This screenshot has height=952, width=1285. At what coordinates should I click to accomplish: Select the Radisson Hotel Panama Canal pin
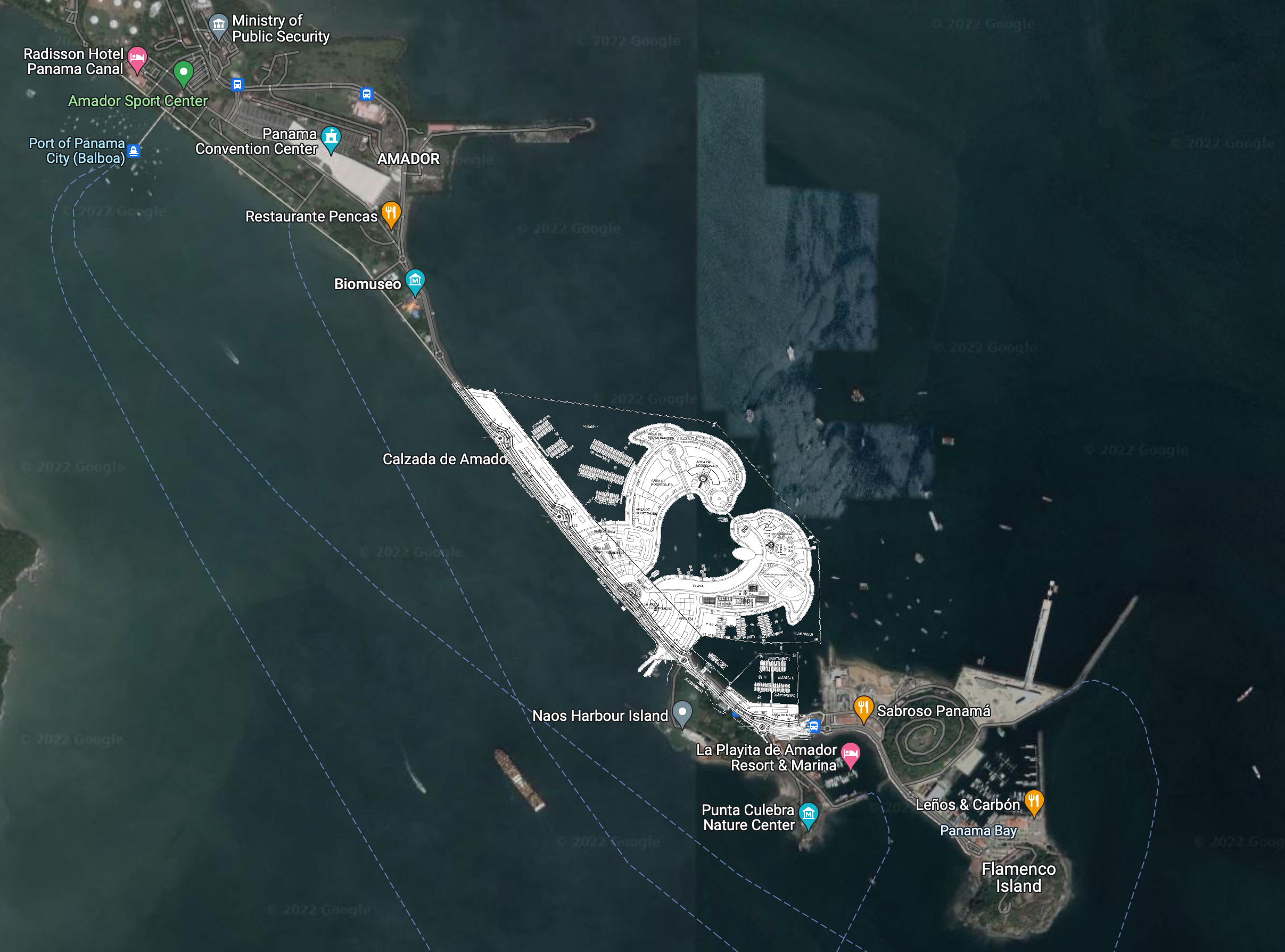[x=137, y=58]
